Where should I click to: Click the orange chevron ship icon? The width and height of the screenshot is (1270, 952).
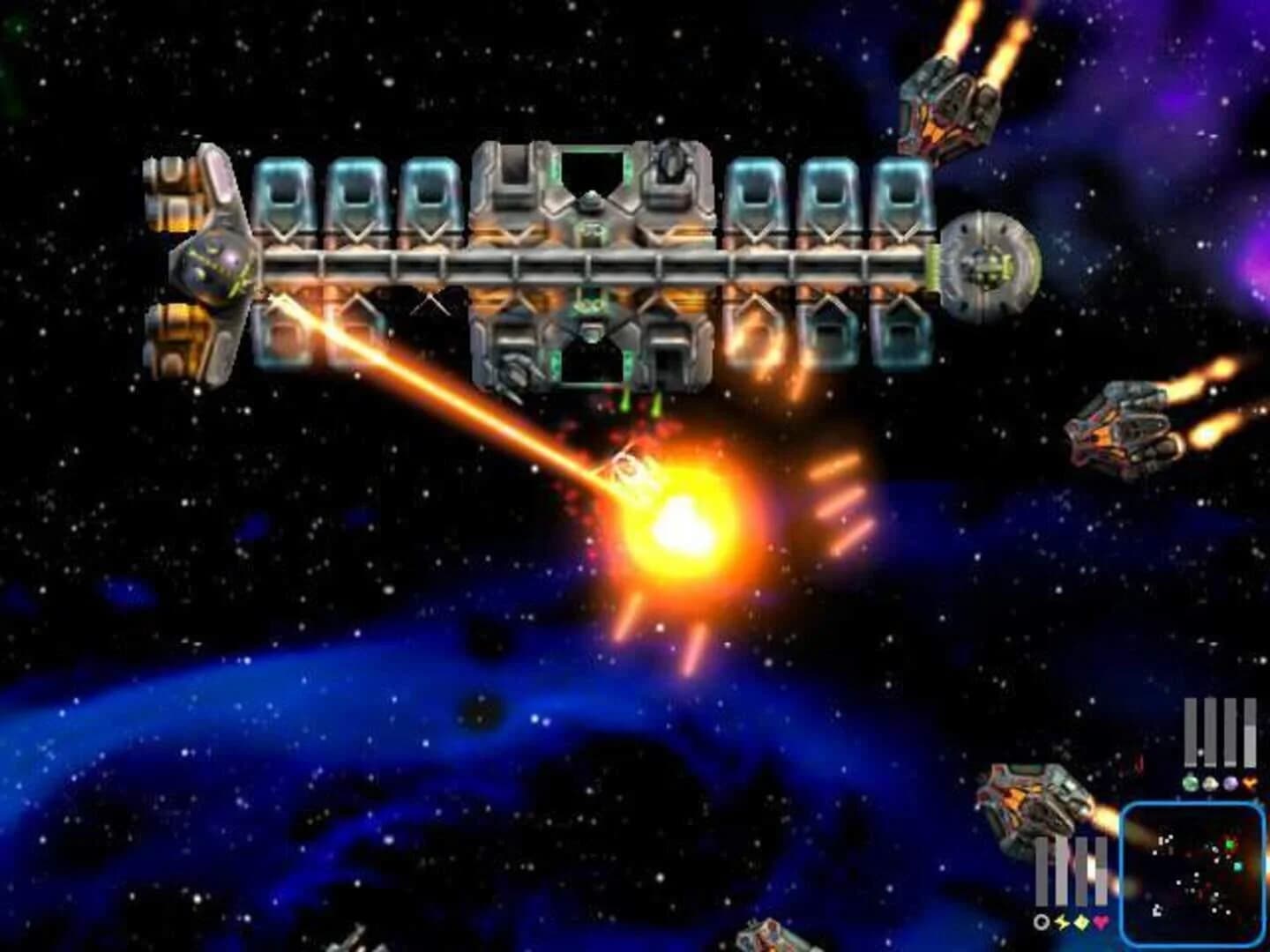[x=1249, y=782]
